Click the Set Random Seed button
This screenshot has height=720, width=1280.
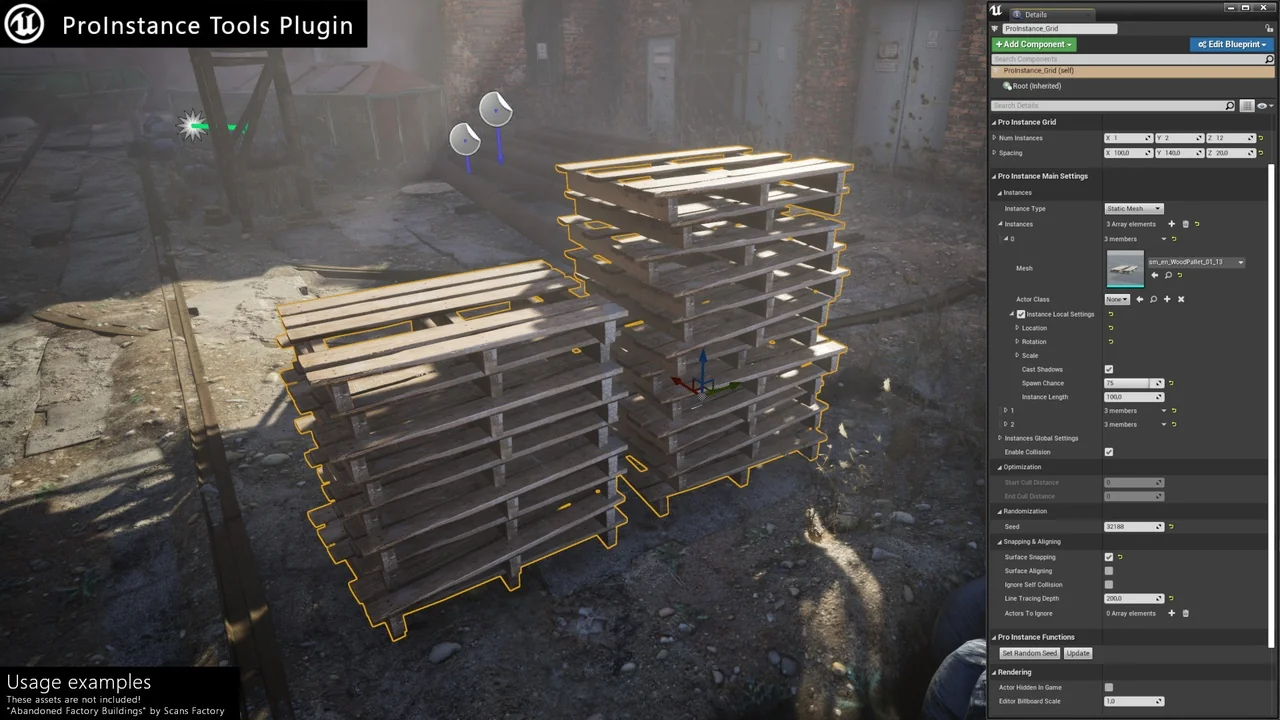coord(1029,653)
